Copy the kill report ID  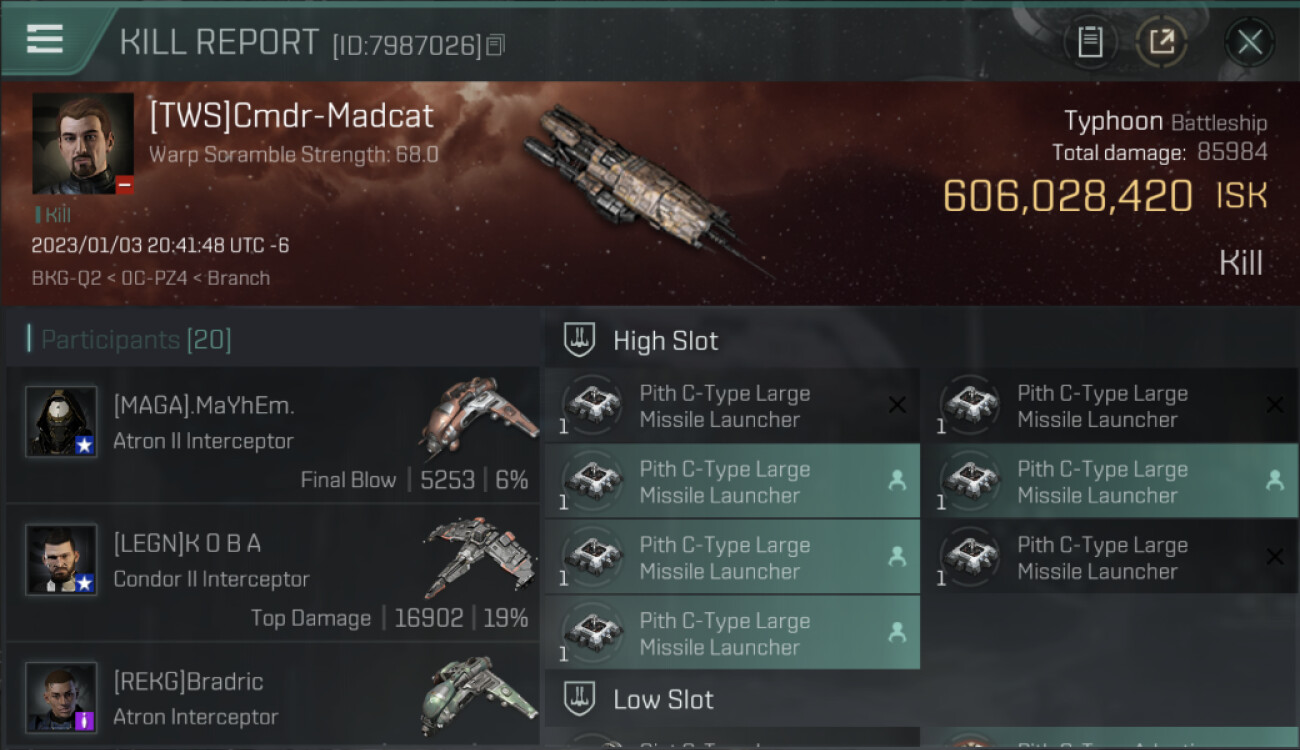497,45
